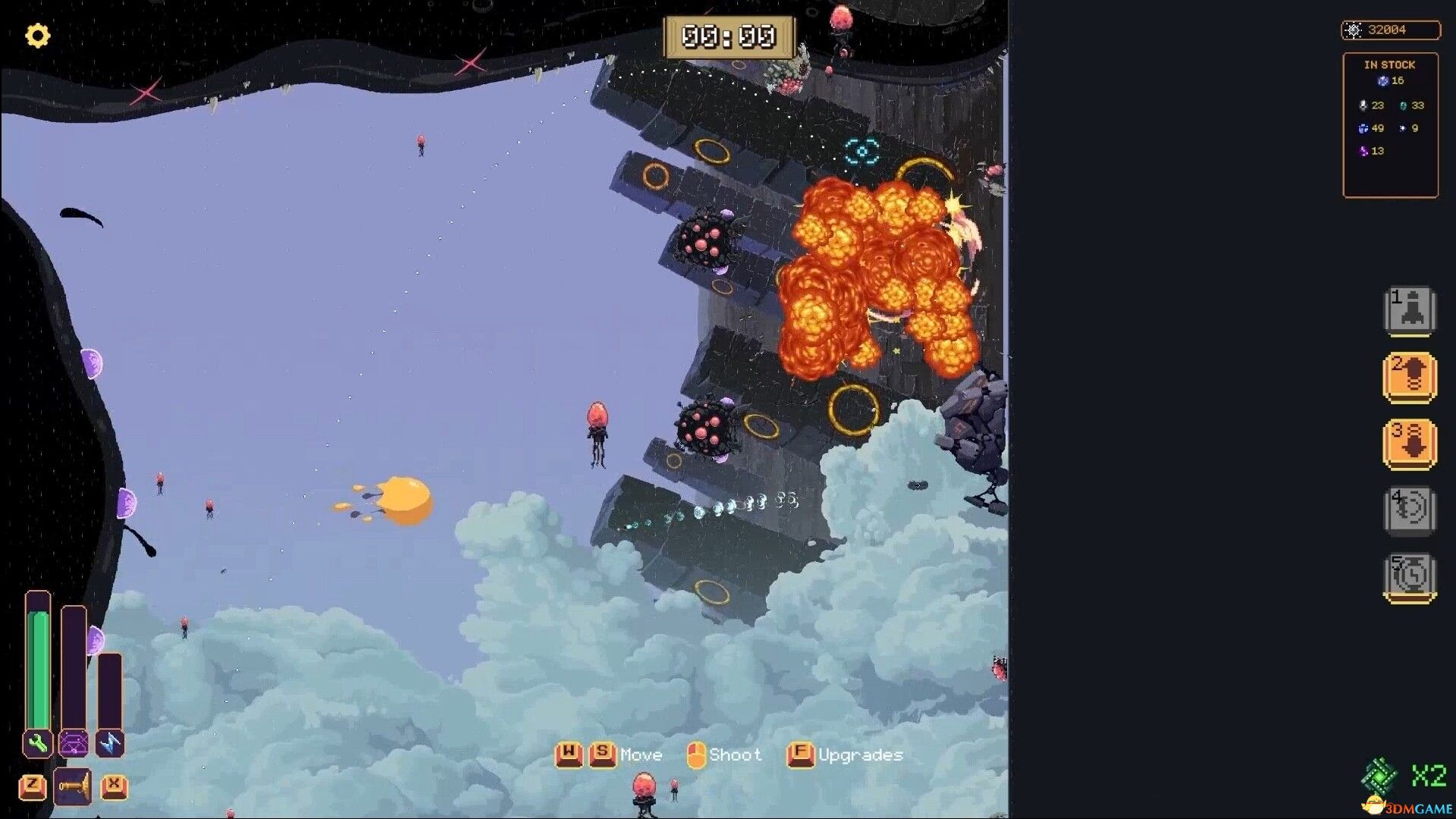The height and width of the screenshot is (819, 1456).
Task: Click the golden key item icon
Action: pyautogui.click(x=73, y=786)
